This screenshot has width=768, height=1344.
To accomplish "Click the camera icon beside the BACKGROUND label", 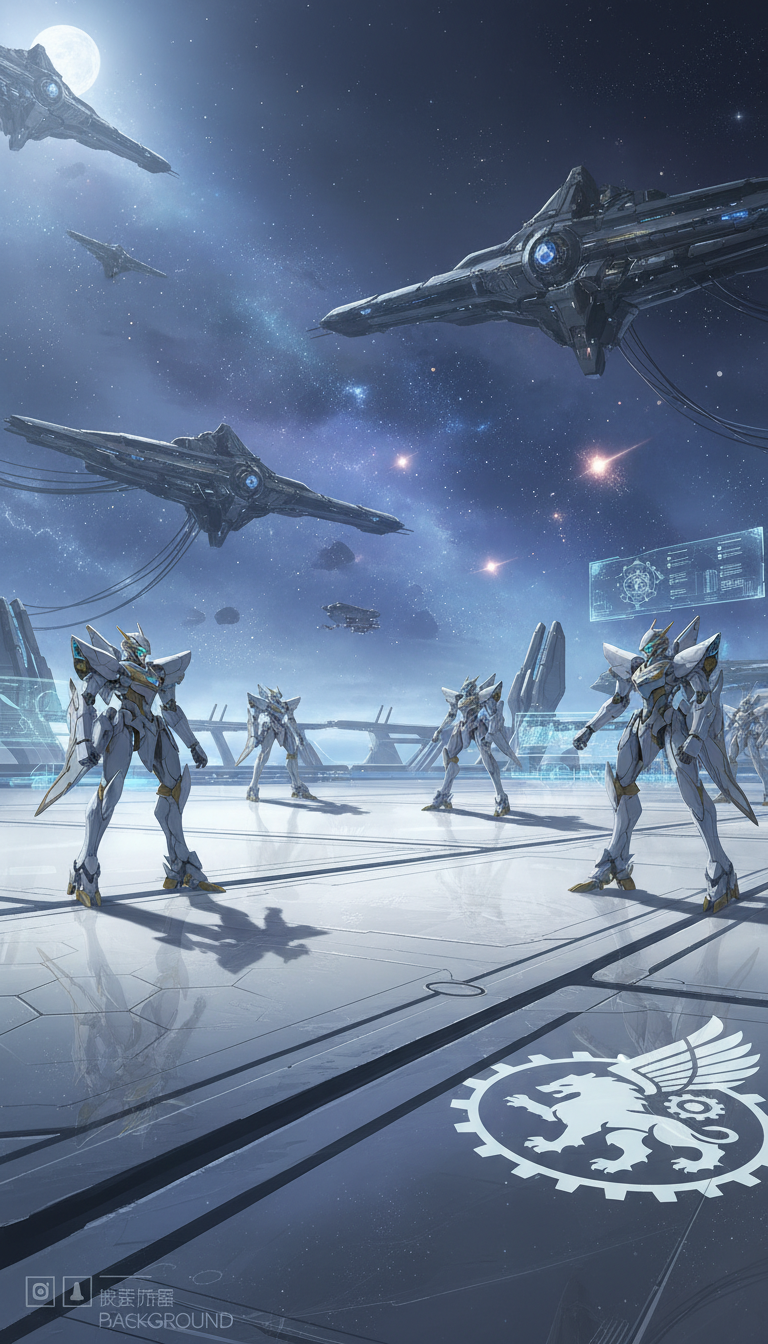I will point(40,1291).
